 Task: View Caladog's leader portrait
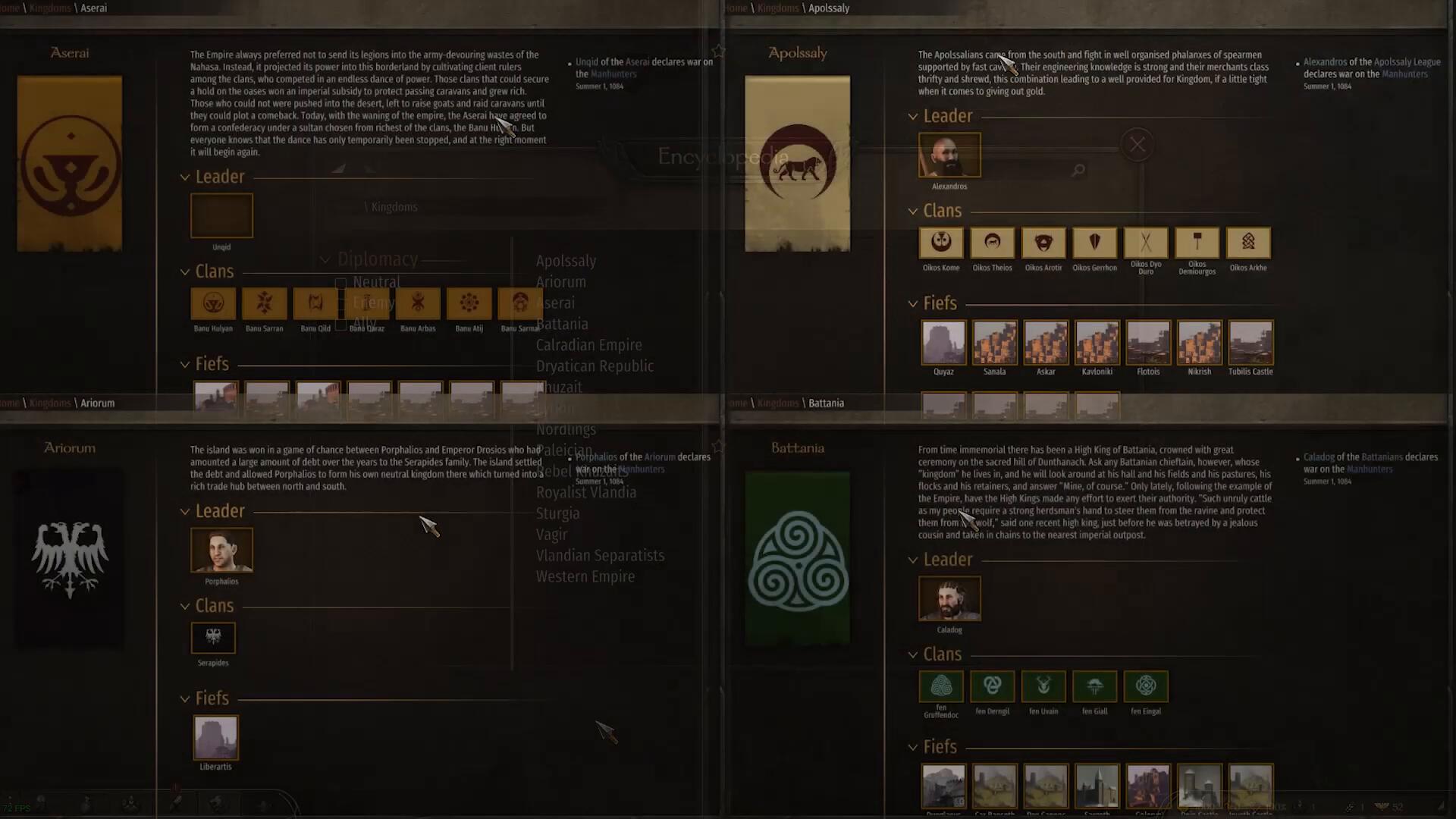[949, 598]
